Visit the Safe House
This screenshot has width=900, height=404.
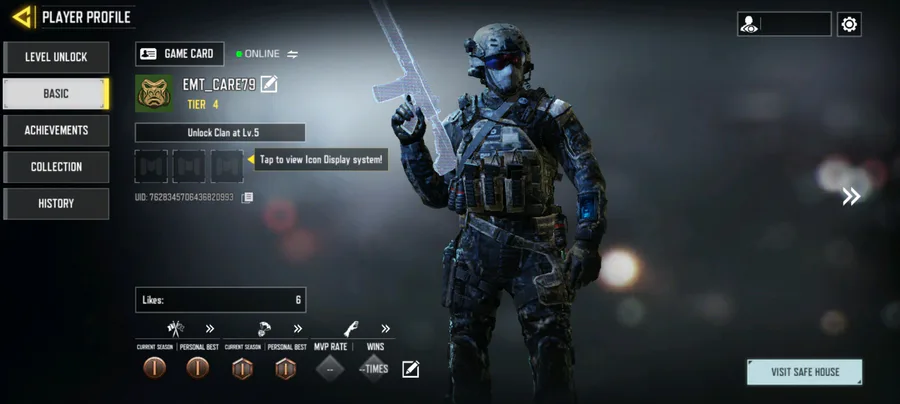pos(804,372)
